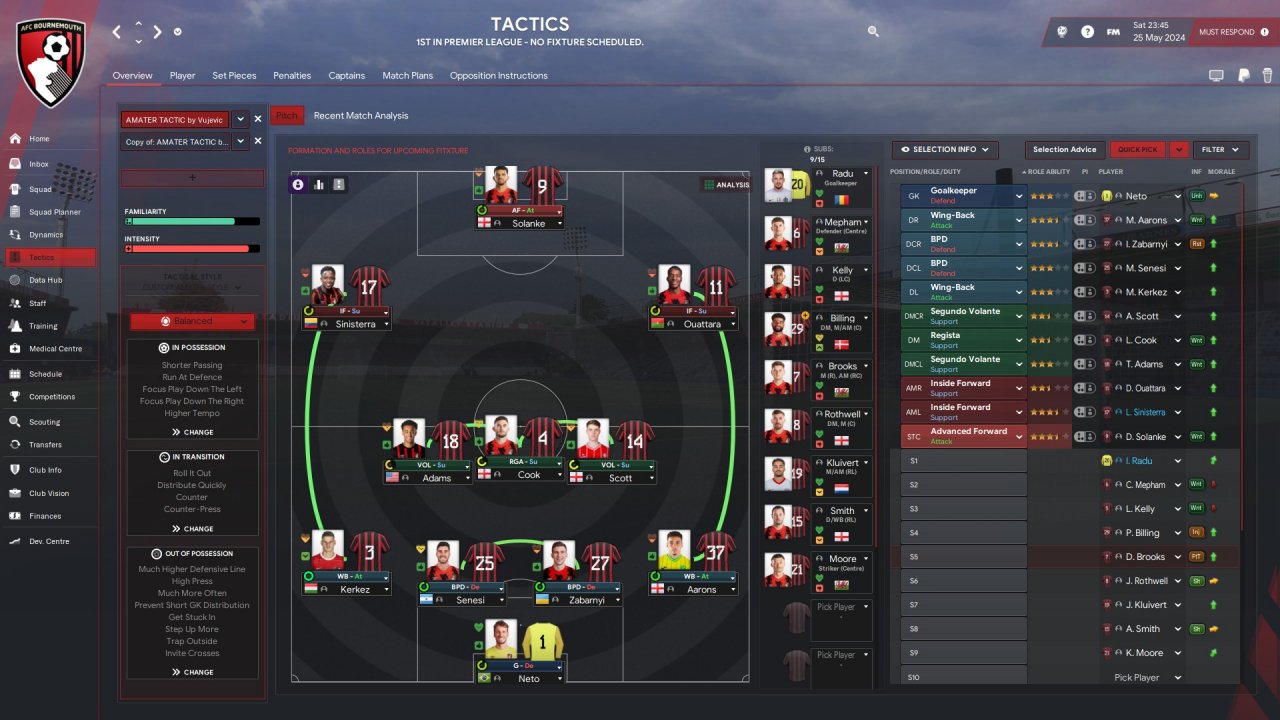The width and height of the screenshot is (1280, 720).
Task: Change the In Possession instructions
Action: [x=192, y=432]
